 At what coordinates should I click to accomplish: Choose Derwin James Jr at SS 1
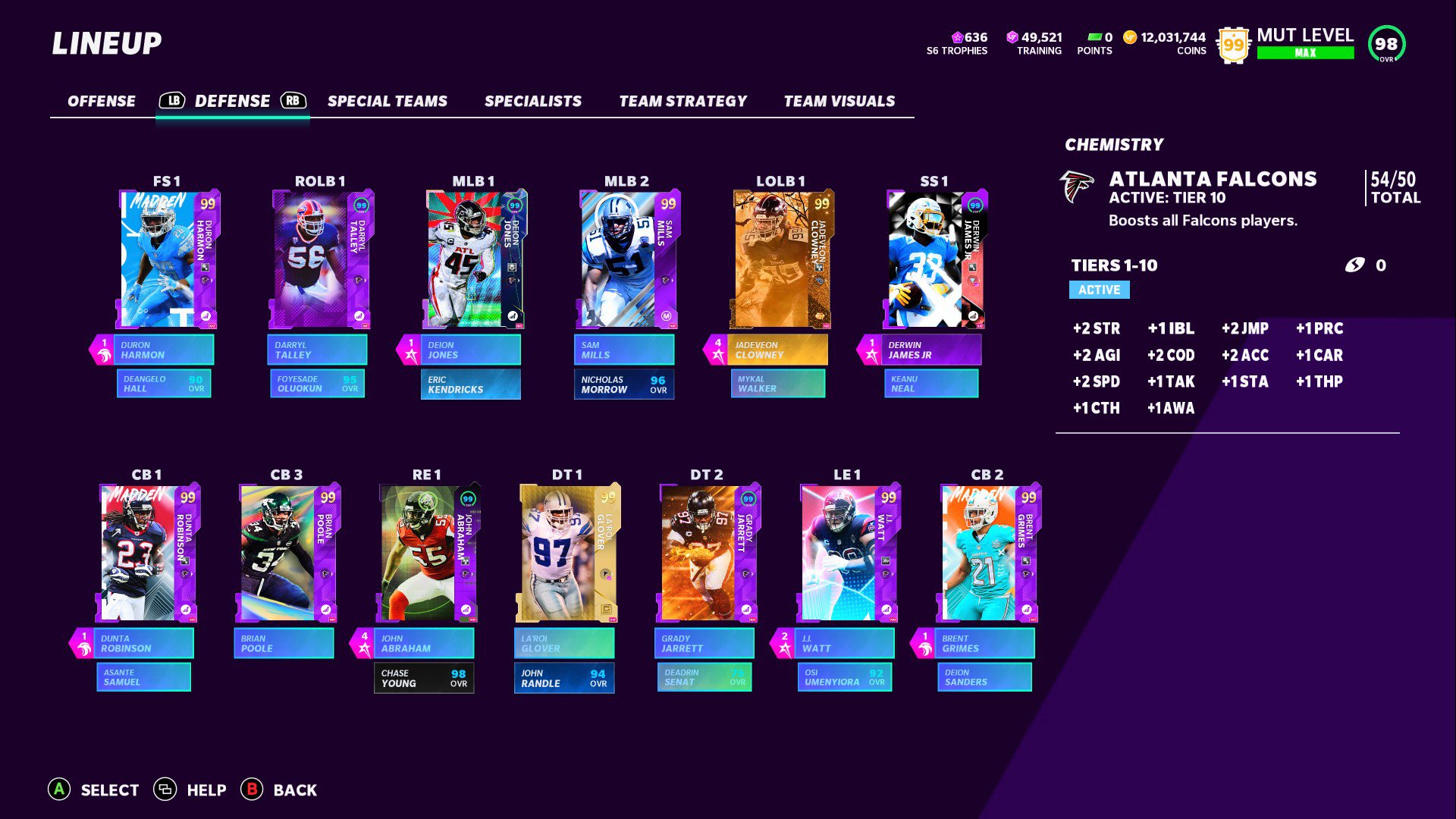pyautogui.click(x=934, y=259)
